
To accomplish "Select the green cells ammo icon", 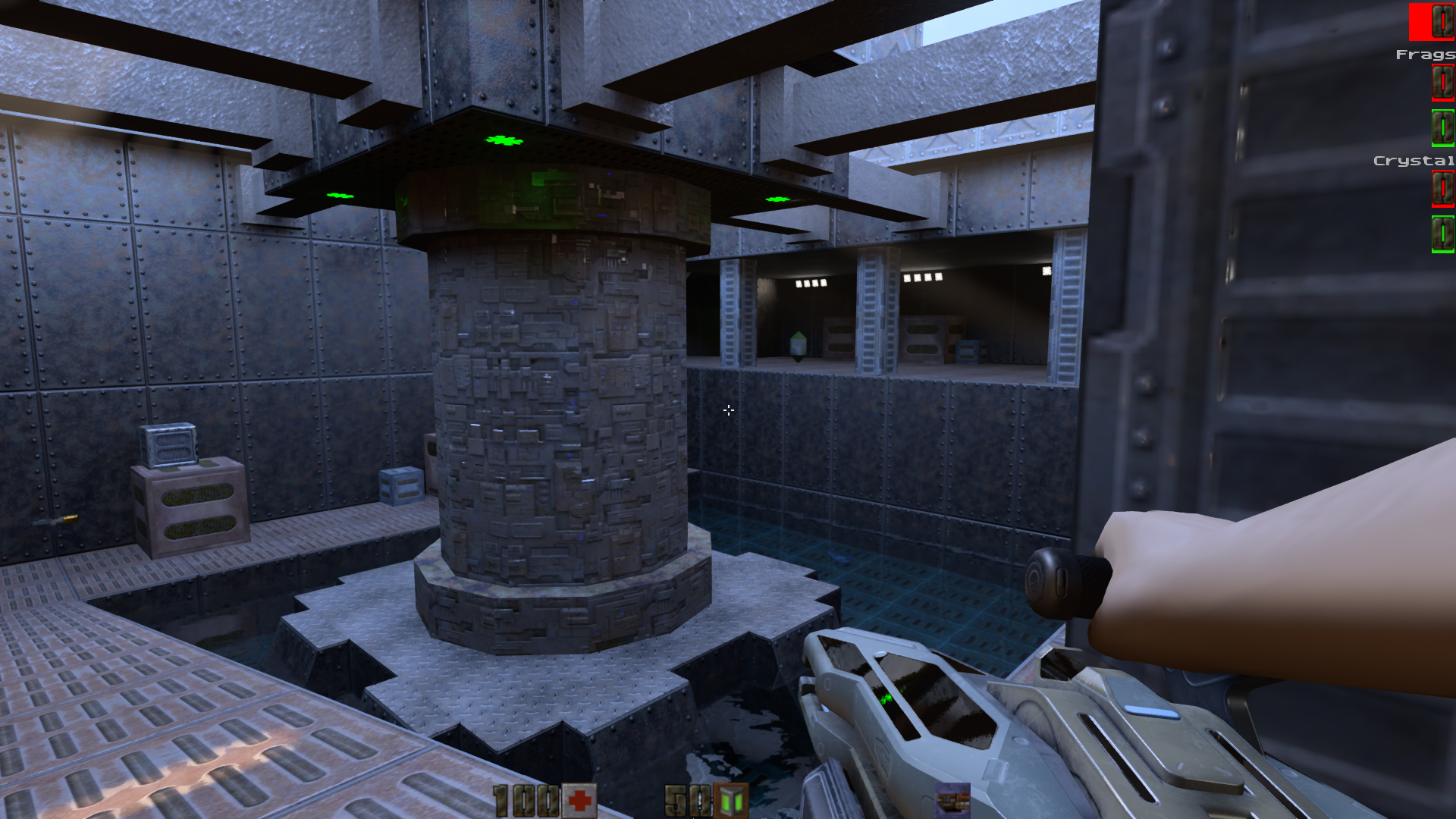I will point(731,801).
